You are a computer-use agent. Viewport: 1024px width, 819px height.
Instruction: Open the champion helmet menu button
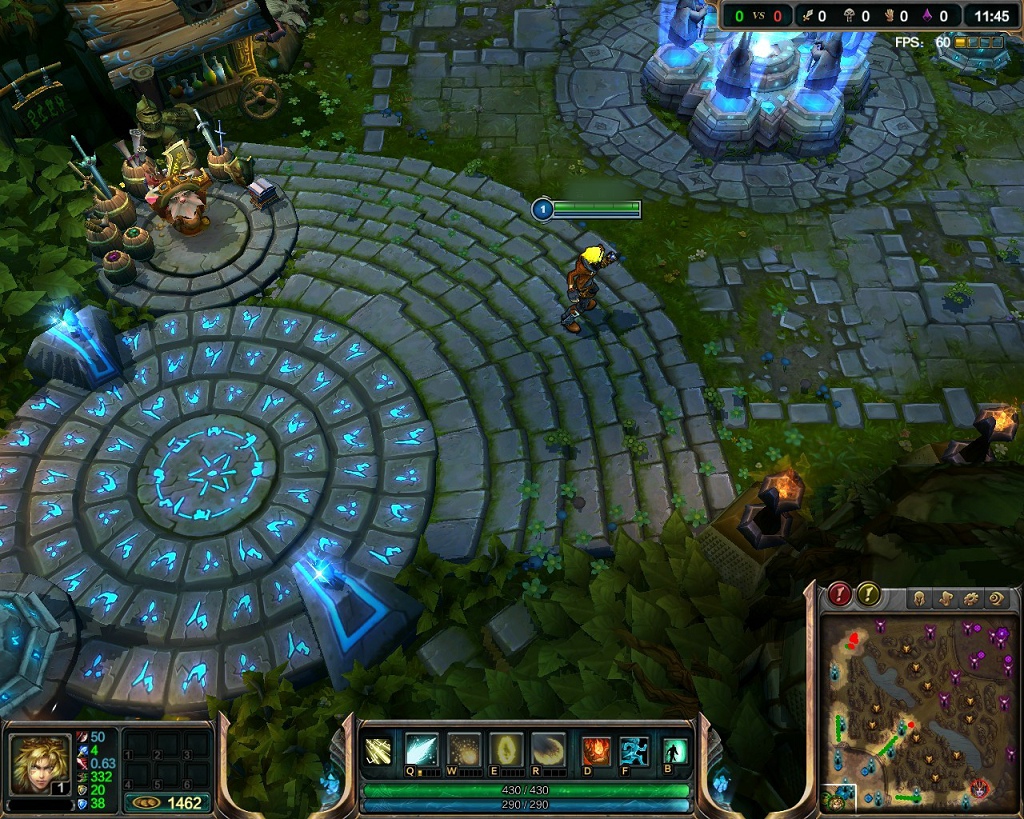[x=917, y=598]
